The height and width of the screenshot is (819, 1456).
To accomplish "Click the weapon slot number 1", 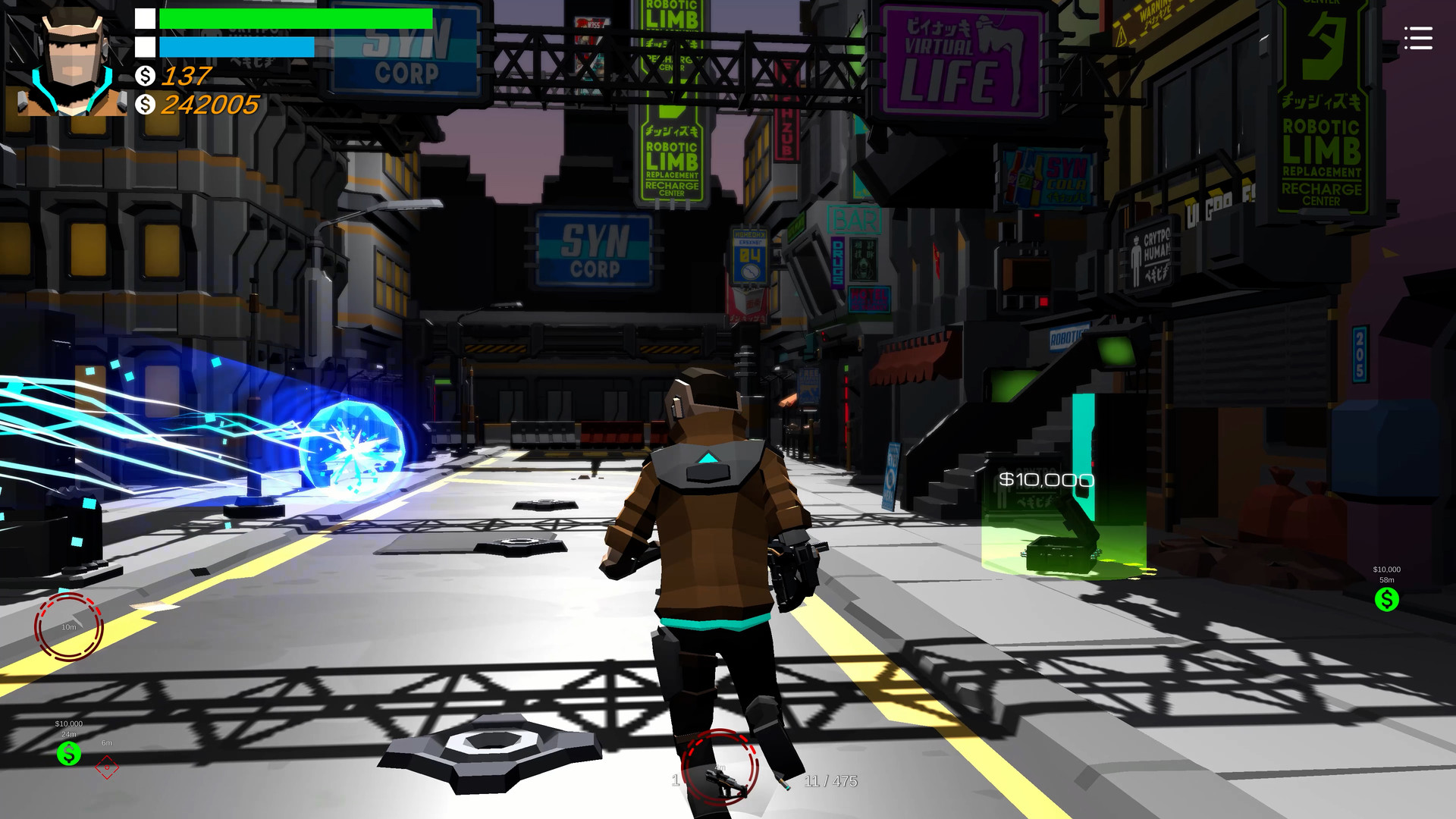I will click(x=676, y=780).
